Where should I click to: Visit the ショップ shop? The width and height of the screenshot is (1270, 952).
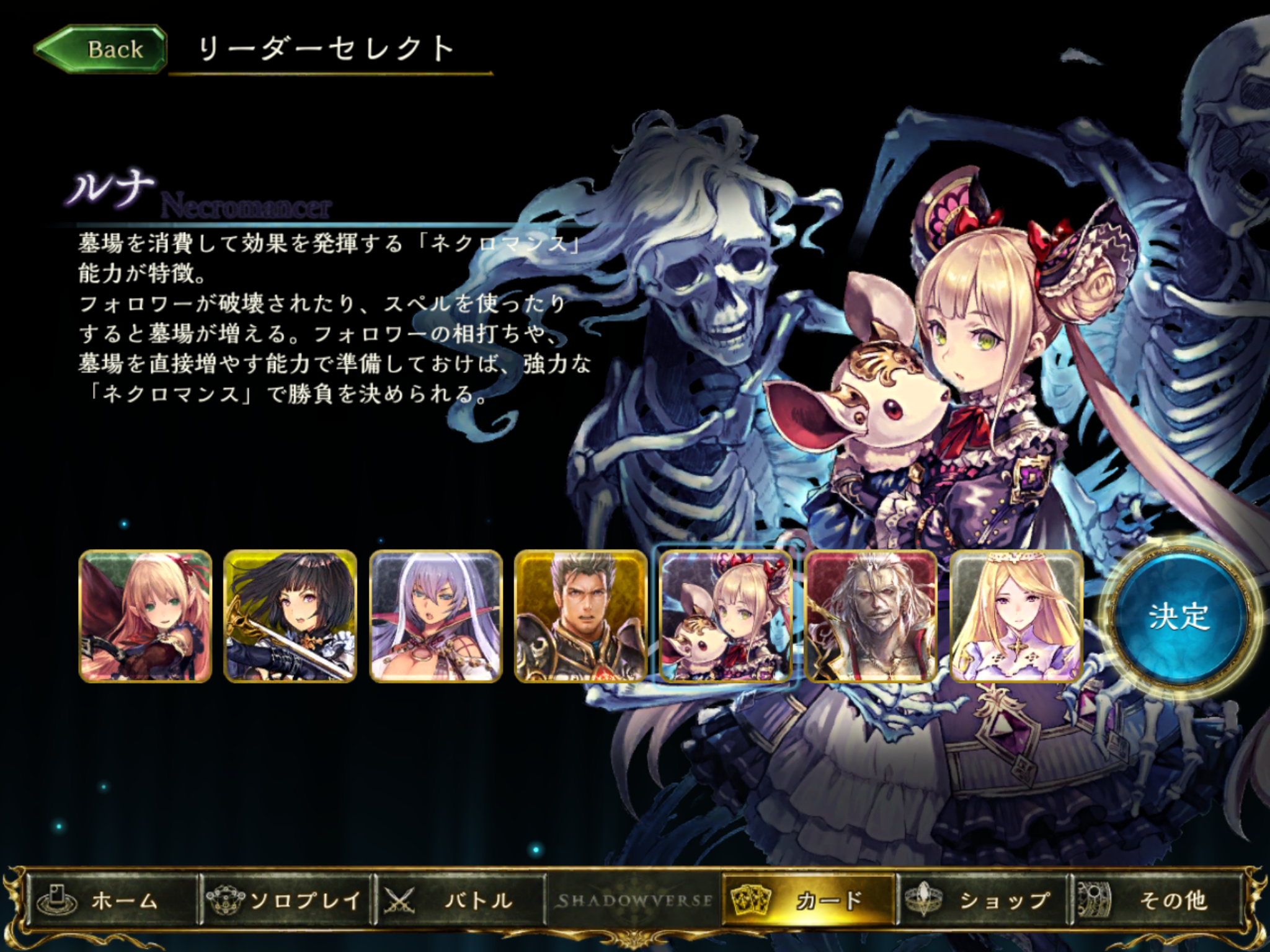pos(983,901)
